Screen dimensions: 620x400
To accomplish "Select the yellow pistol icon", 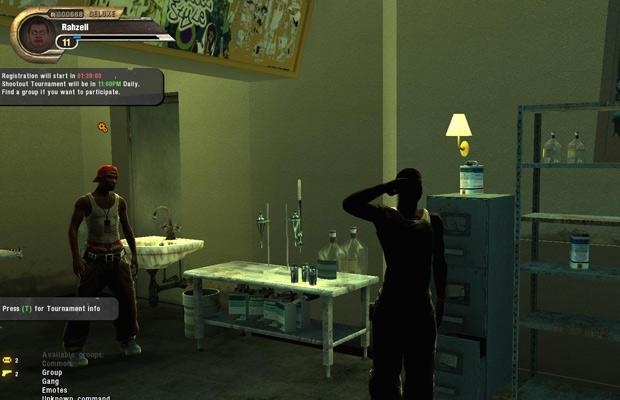I will (x=6, y=373).
